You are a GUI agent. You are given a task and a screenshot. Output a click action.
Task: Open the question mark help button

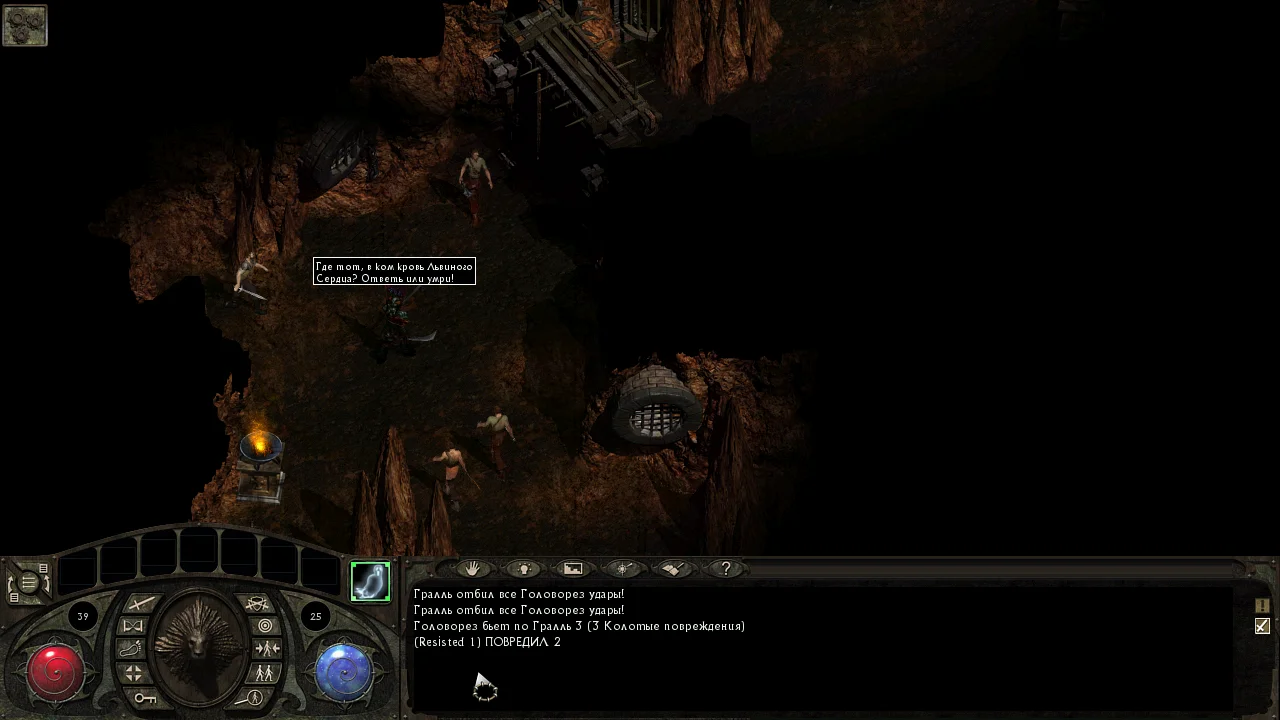coord(725,569)
